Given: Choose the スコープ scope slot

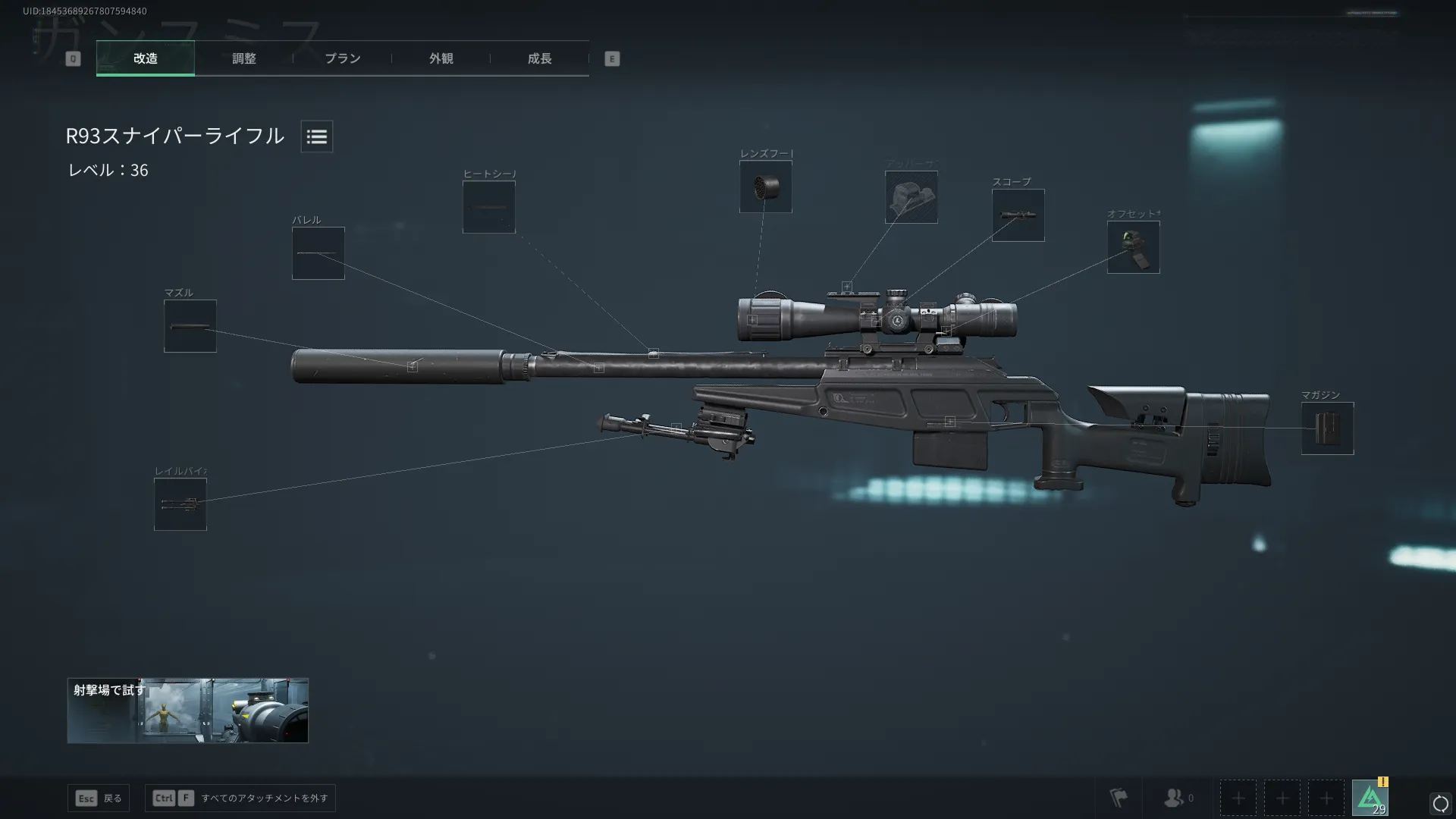Looking at the screenshot, I should click(x=1018, y=215).
